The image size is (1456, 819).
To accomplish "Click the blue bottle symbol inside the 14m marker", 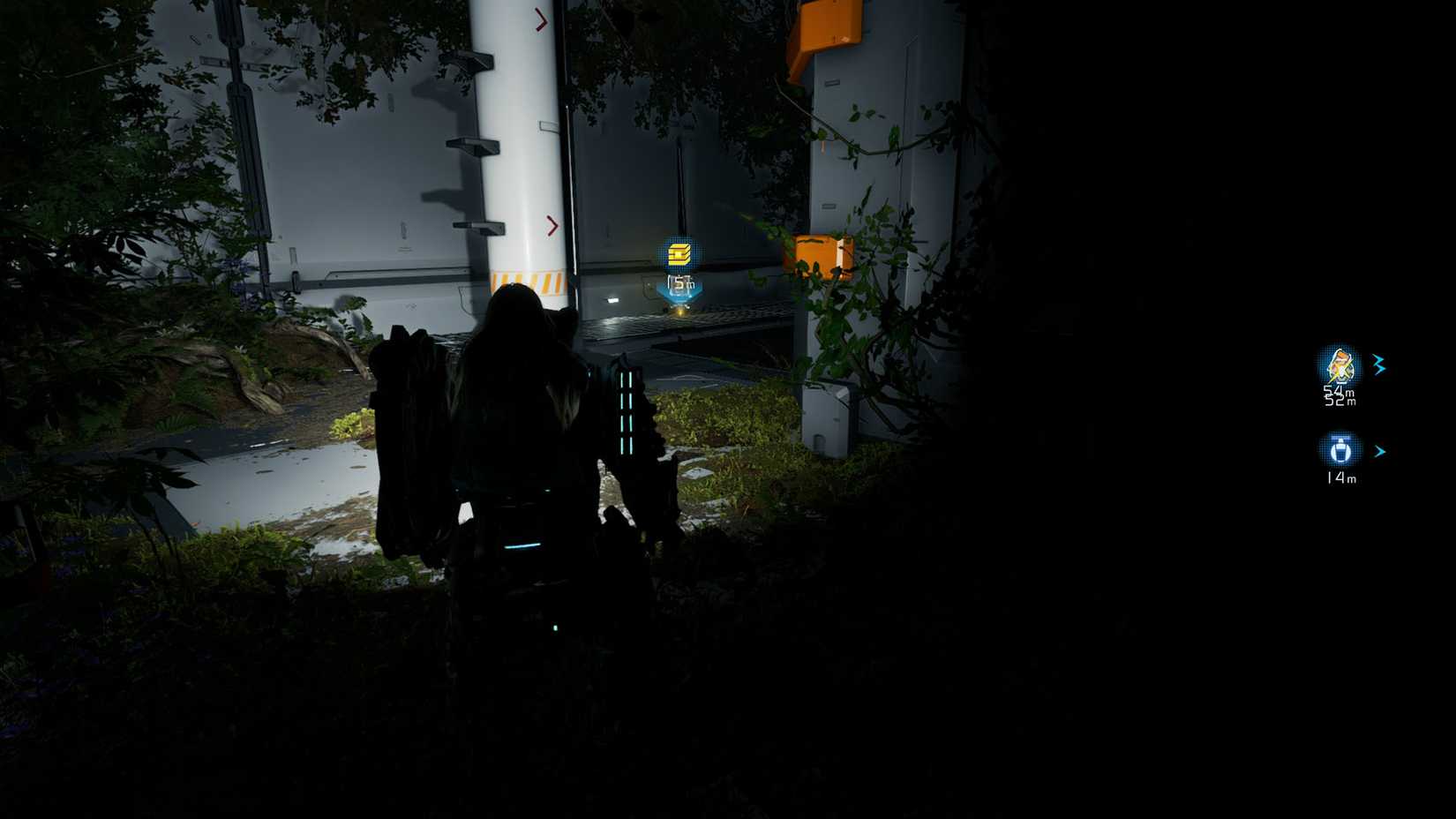I will pyautogui.click(x=1340, y=450).
